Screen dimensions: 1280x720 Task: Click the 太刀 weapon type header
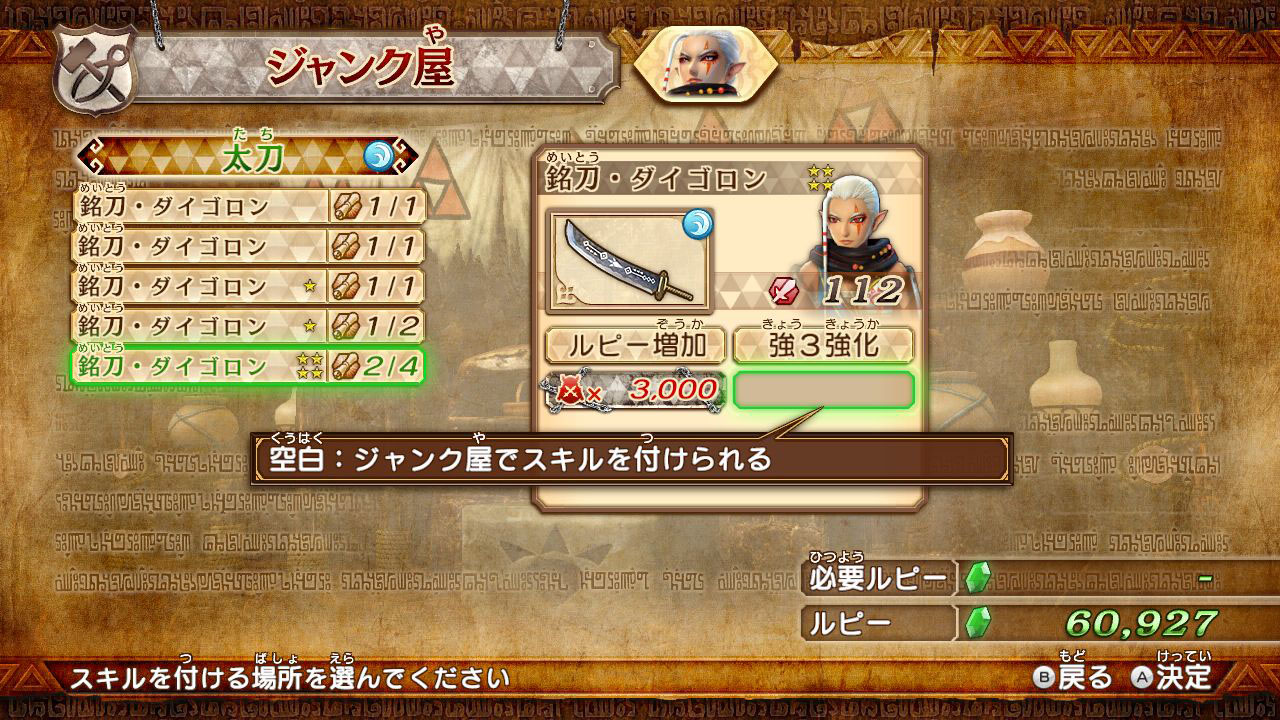(249, 156)
